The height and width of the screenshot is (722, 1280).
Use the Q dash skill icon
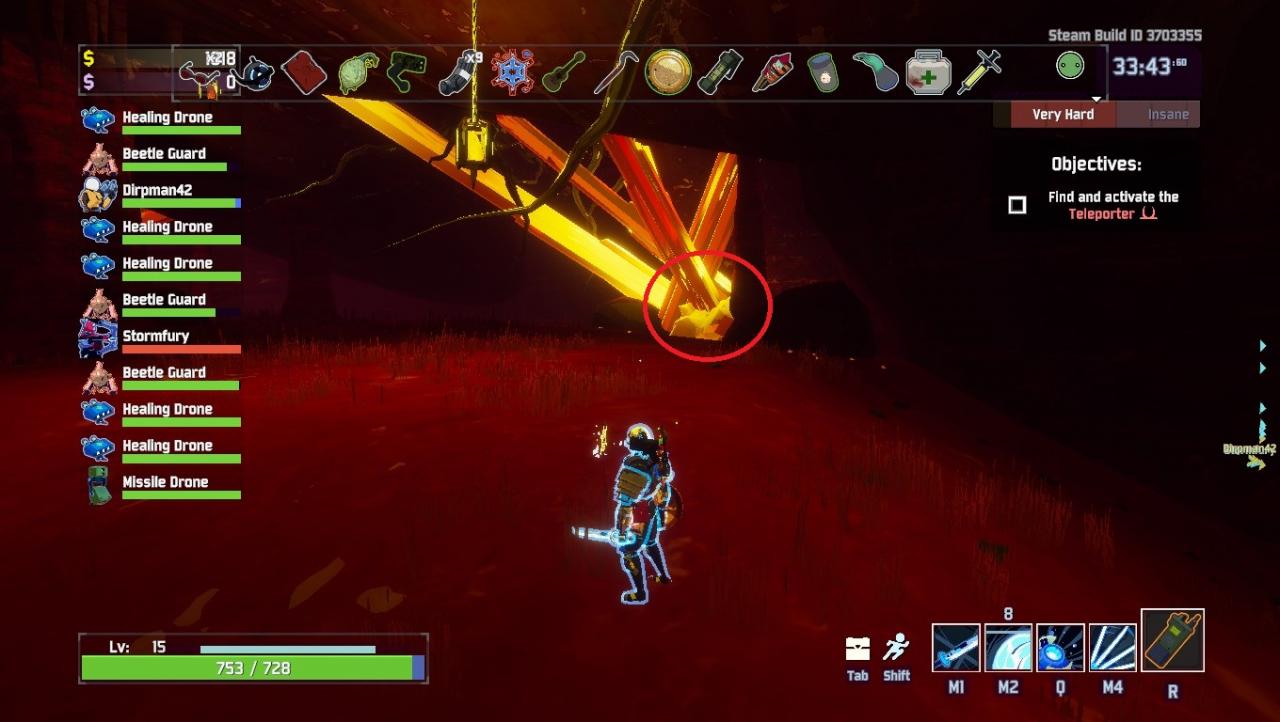(1060, 648)
